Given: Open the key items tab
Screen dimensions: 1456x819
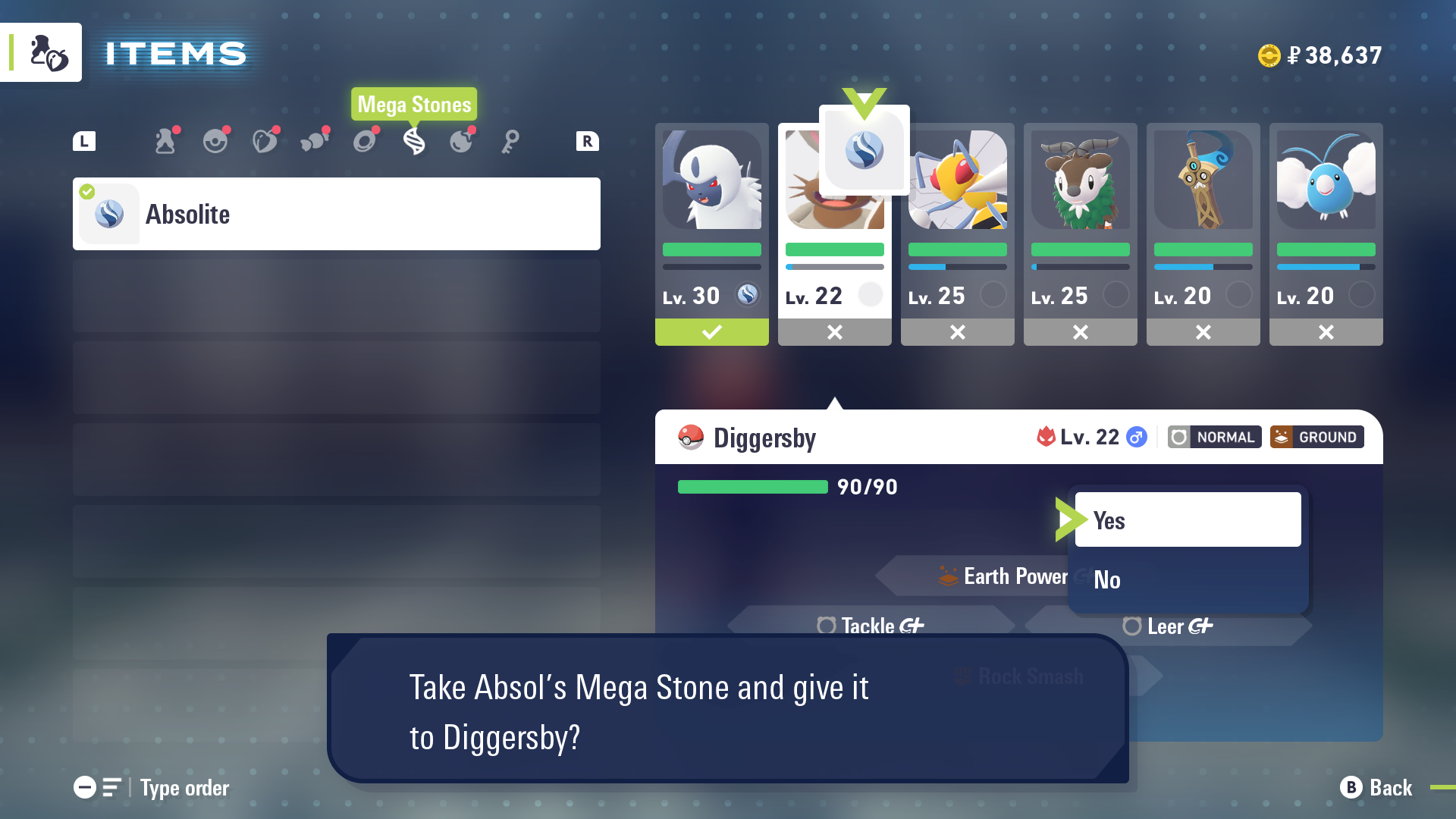Looking at the screenshot, I should pos(510,141).
